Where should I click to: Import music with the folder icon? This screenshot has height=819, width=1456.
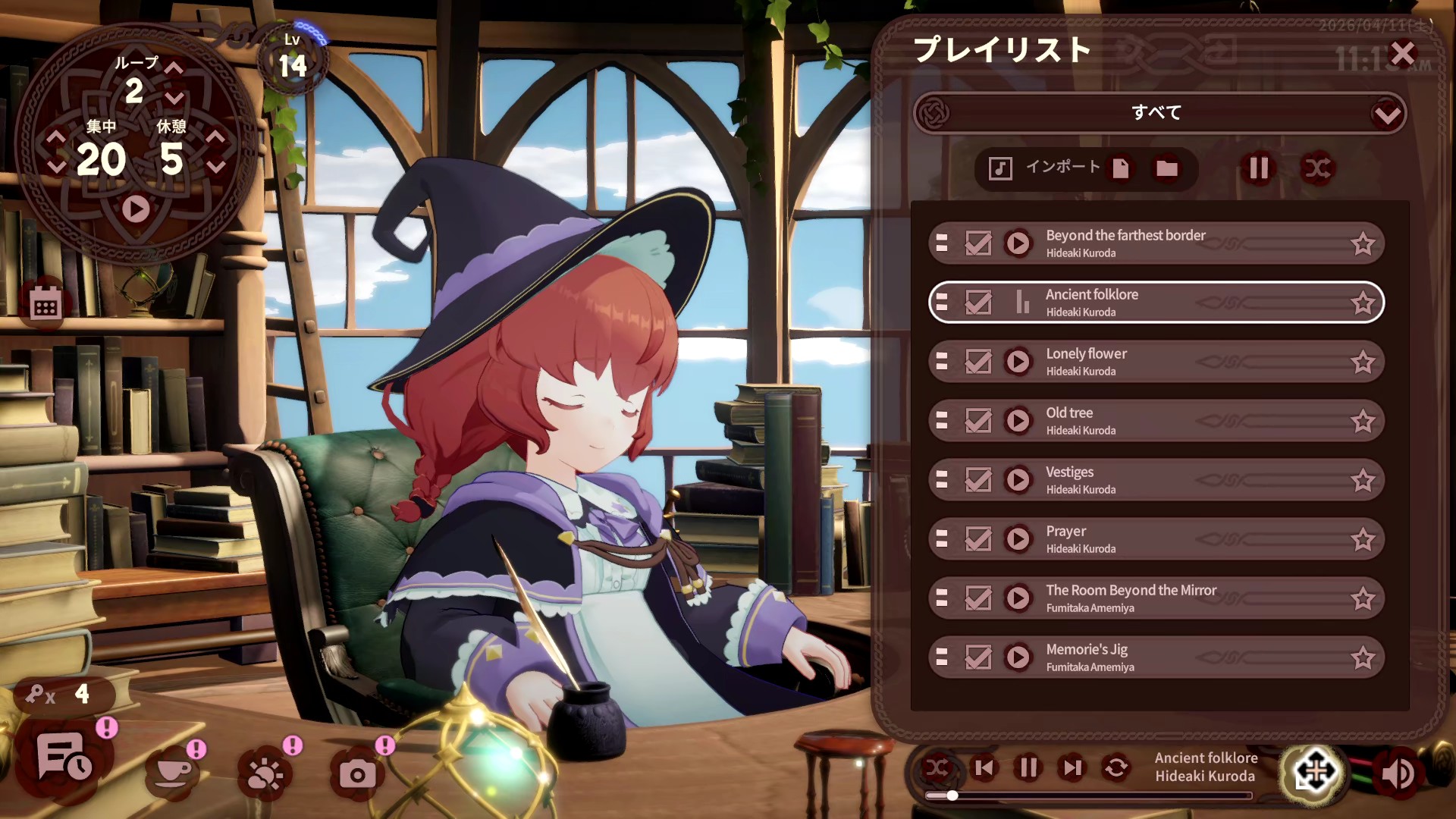(1166, 168)
